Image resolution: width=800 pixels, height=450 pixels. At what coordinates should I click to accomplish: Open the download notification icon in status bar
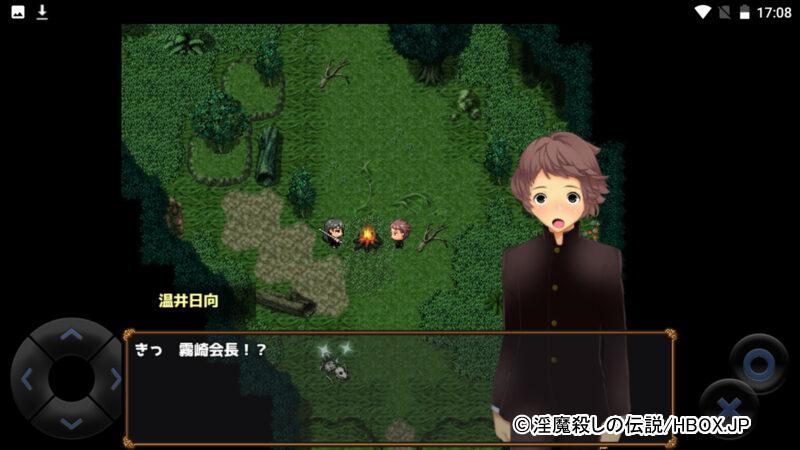[42, 12]
